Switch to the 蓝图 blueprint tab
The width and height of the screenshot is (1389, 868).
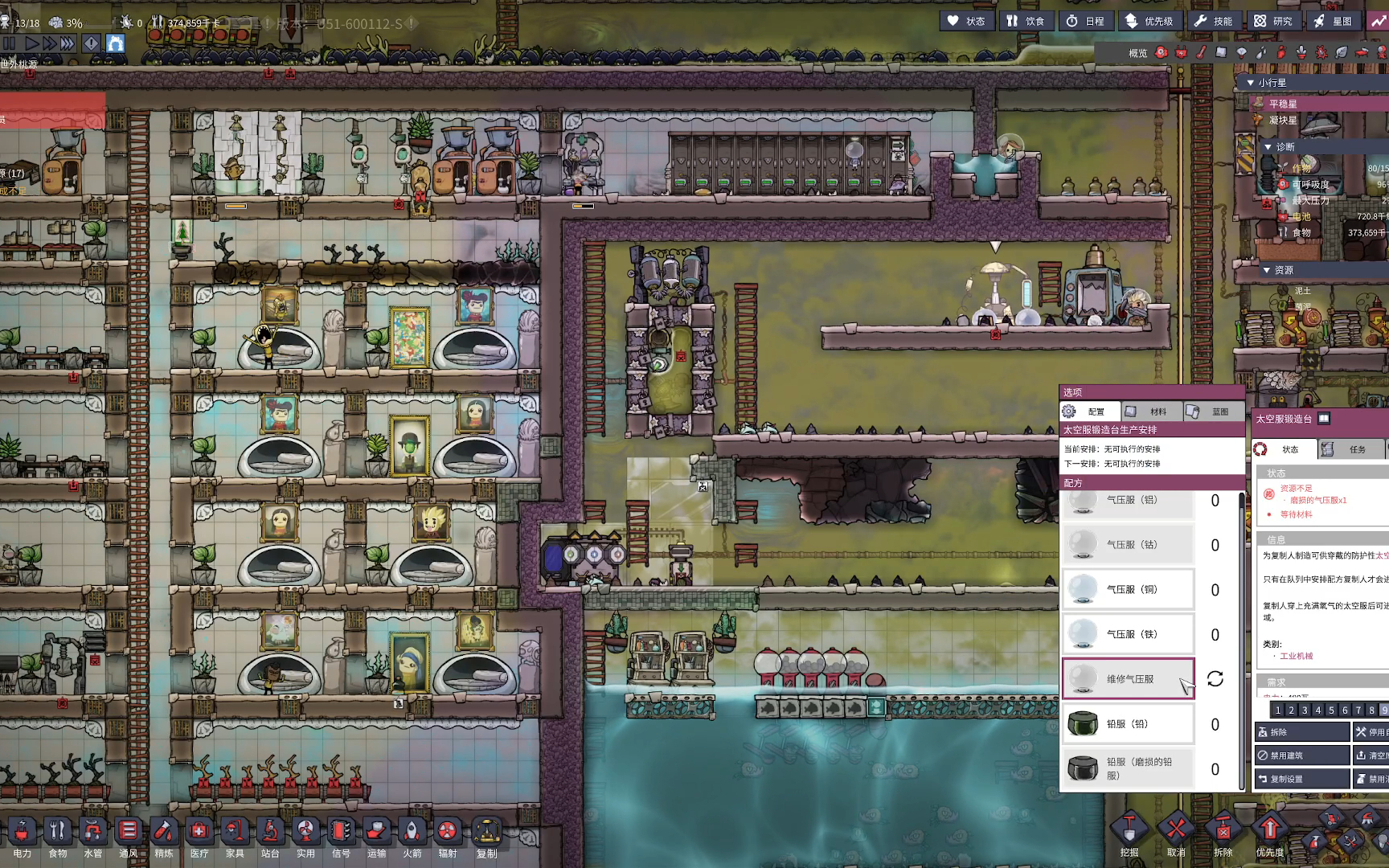[x=1212, y=411]
